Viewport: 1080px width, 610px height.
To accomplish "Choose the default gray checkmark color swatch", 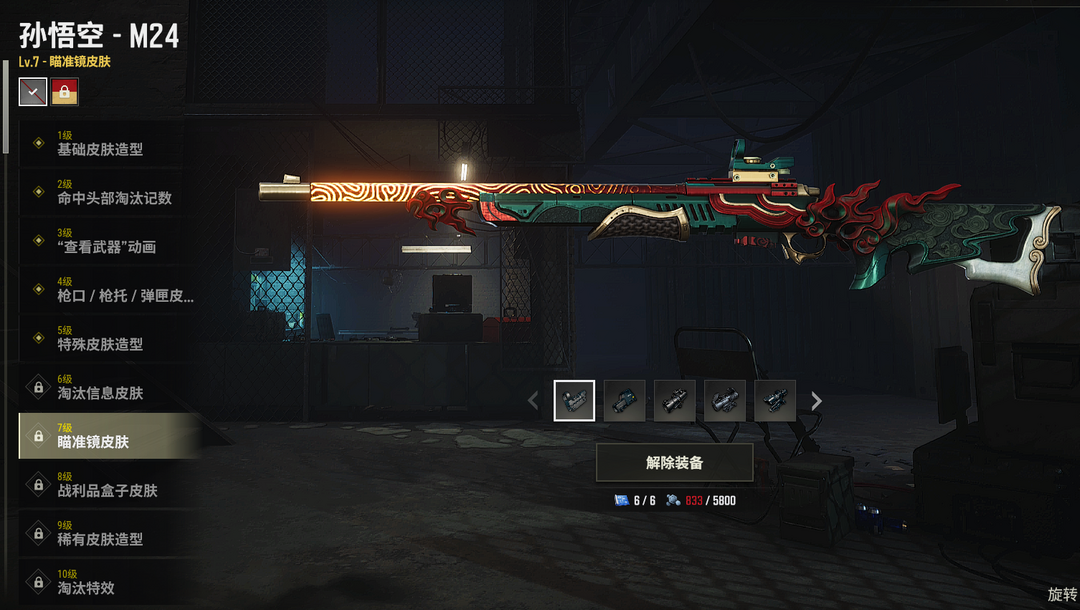I will pos(32,92).
